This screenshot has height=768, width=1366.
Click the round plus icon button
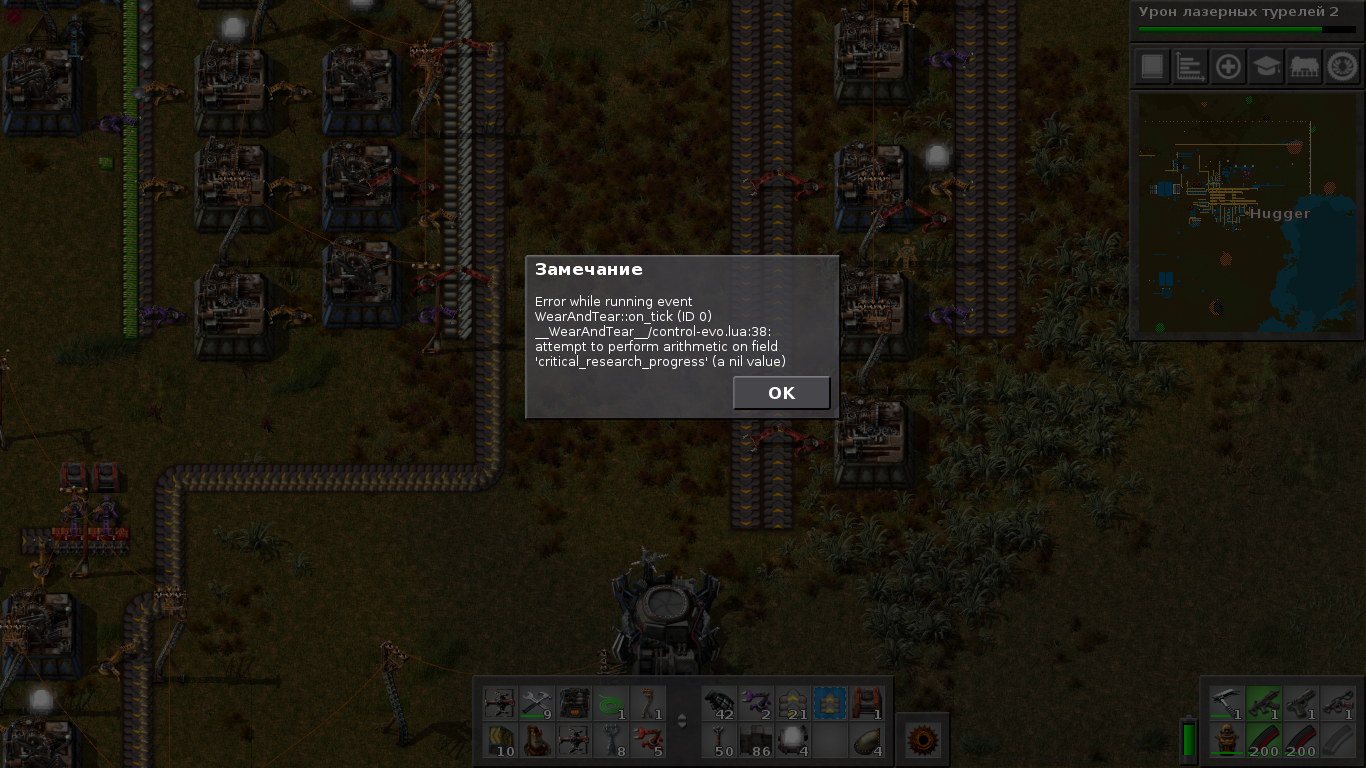[1228, 67]
